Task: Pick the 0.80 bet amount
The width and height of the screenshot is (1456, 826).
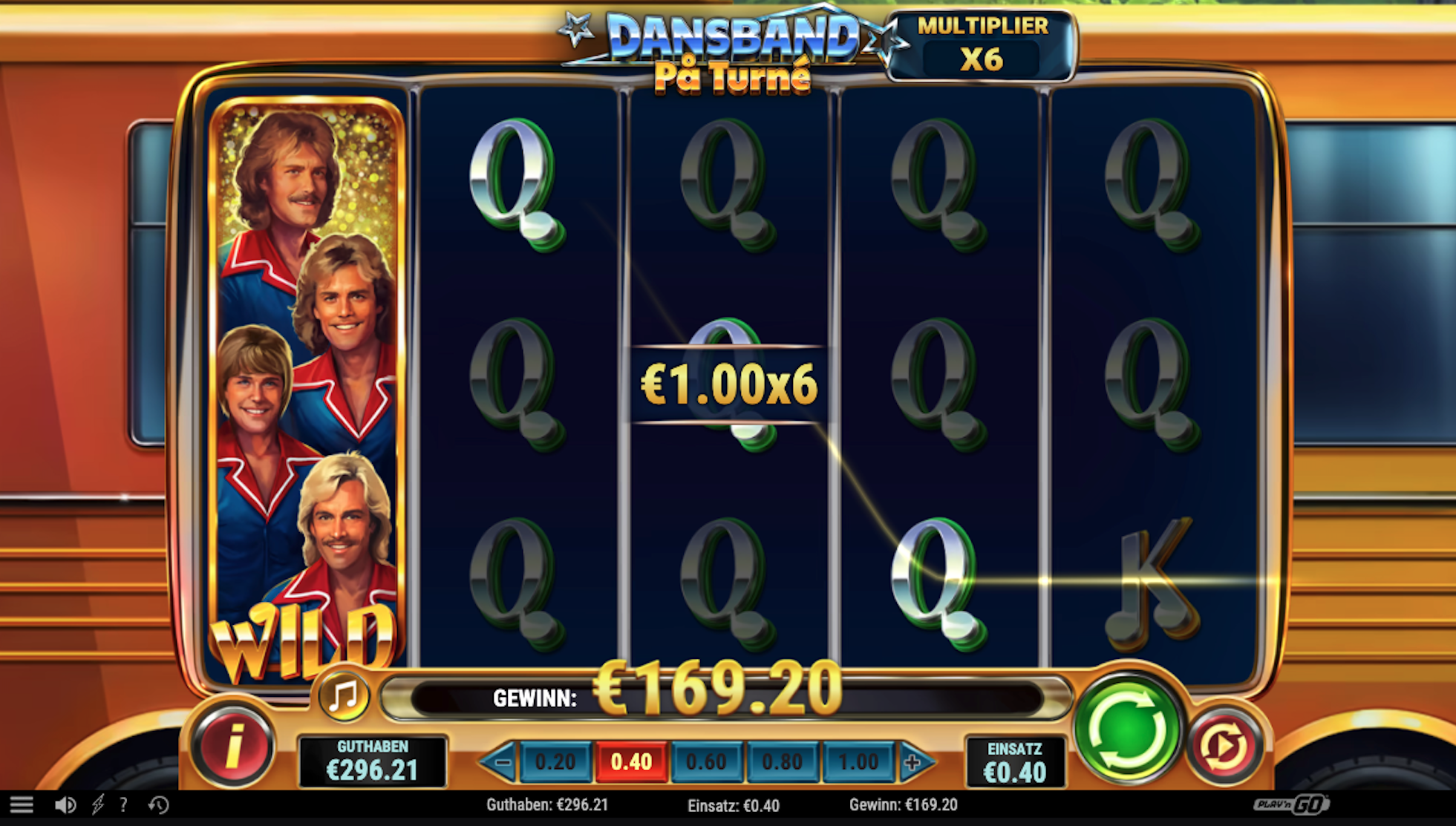Action: [783, 762]
